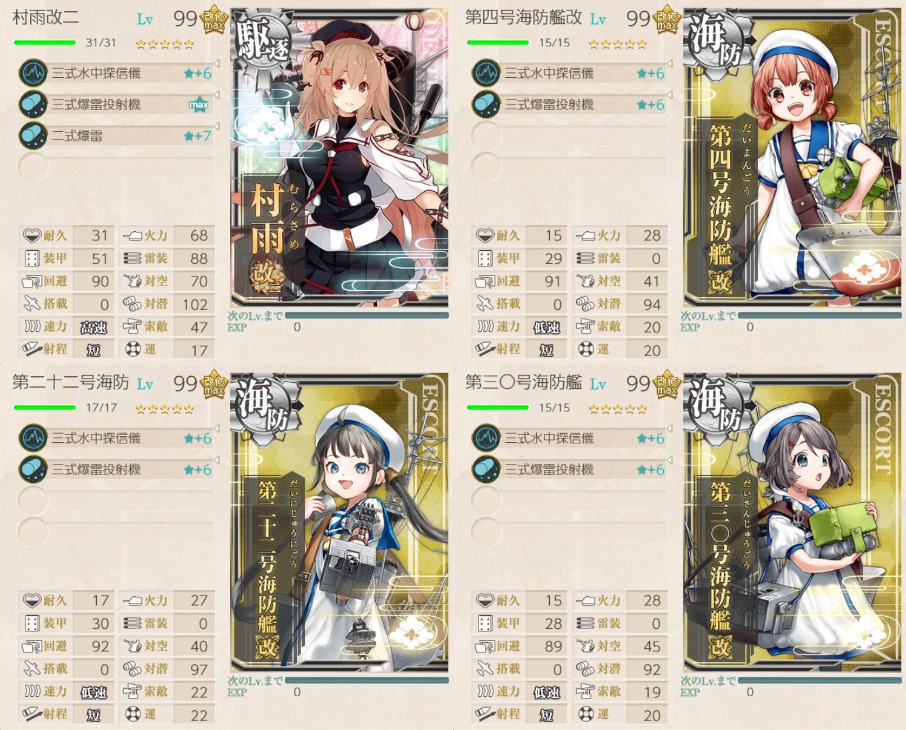Select the depth charge projector of 第四号海防艦改
906x730 pixels.
(568, 104)
